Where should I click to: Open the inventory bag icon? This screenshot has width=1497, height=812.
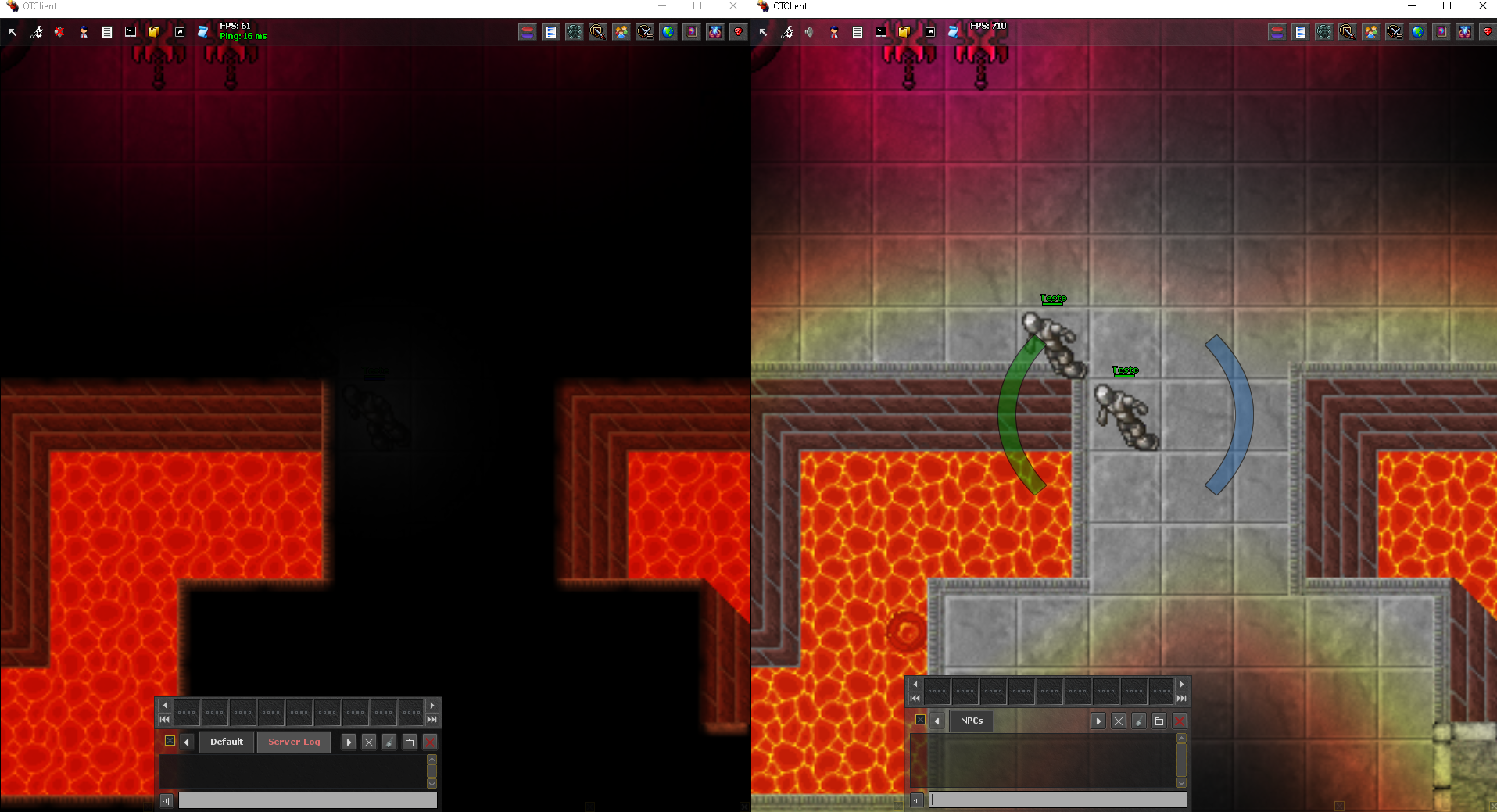[153, 31]
